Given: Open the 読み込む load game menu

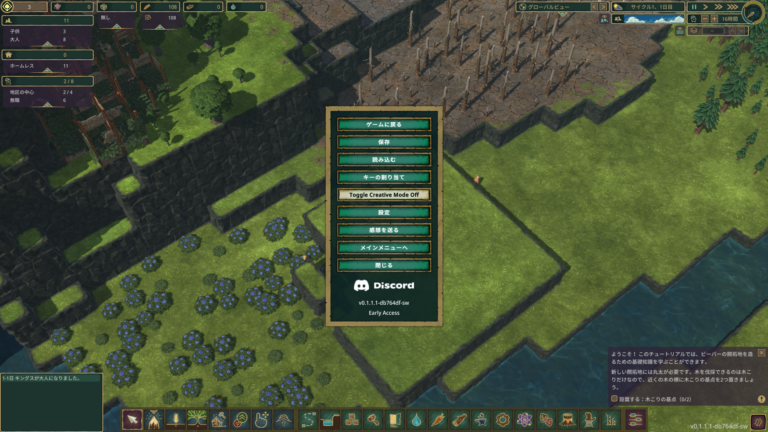Looking at the screenshot, I should [x=384, y=160].
